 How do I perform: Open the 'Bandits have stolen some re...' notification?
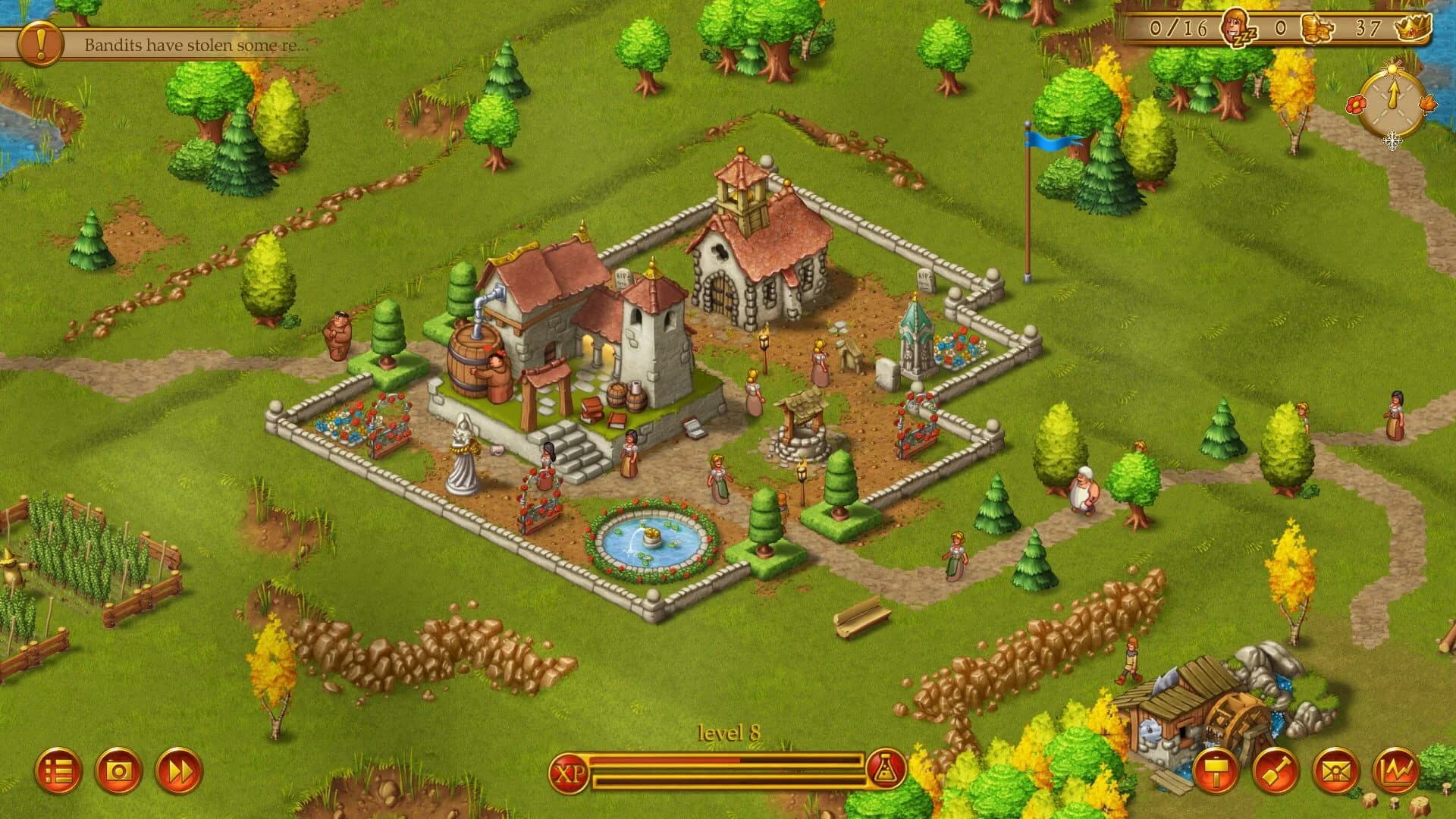[x=193, y=44]
